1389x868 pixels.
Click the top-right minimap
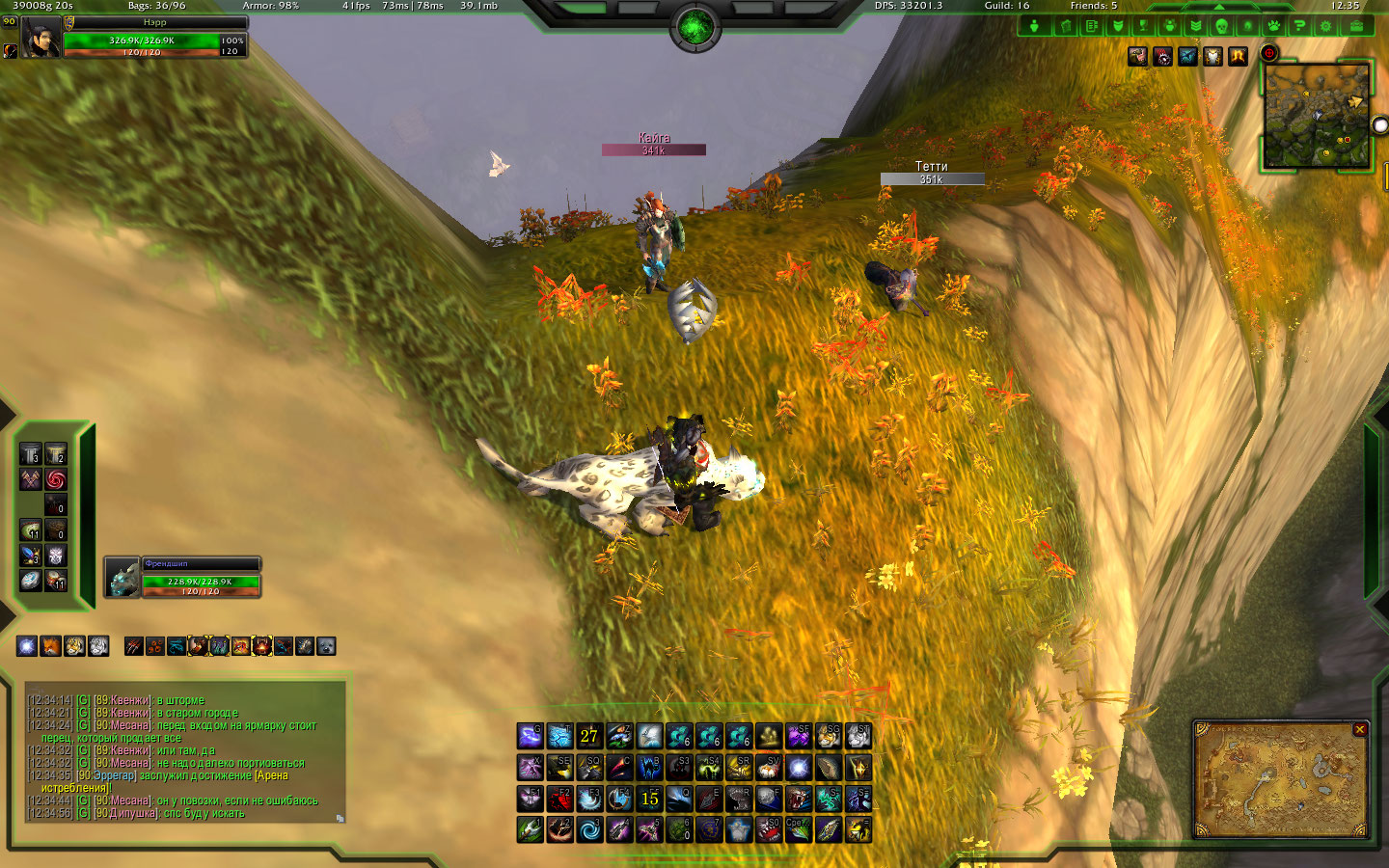tap(1316, 117)
